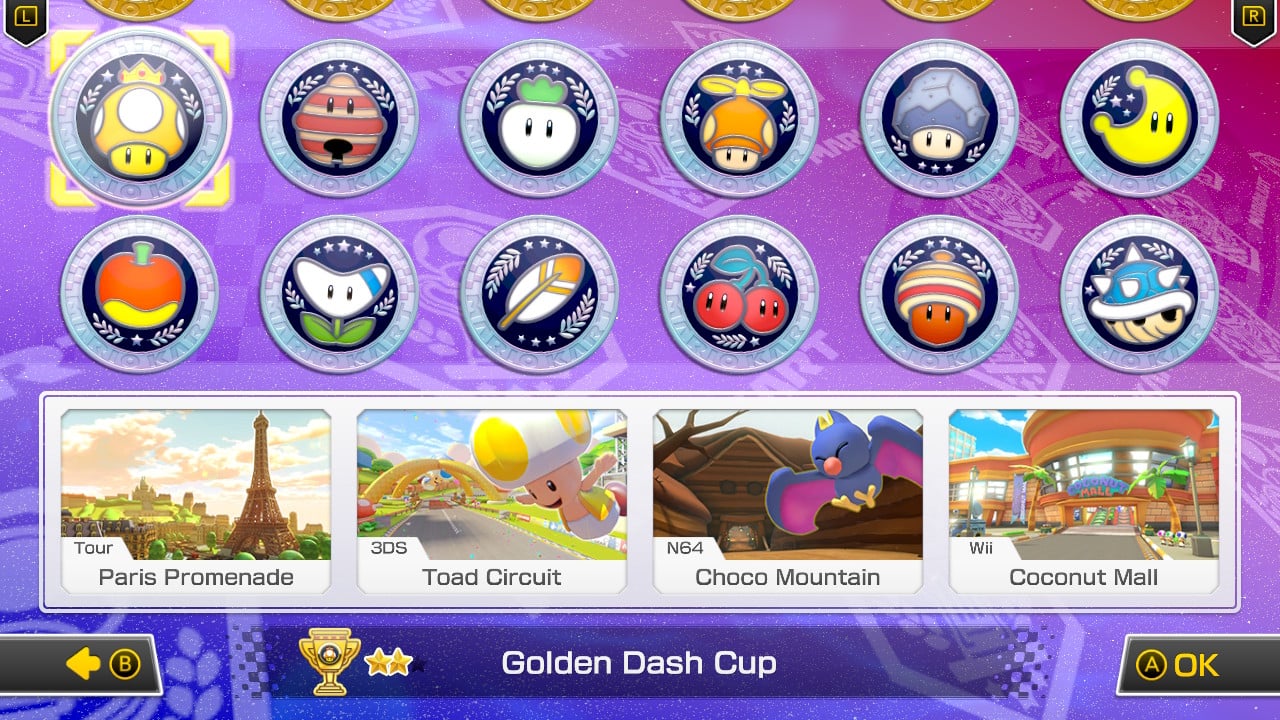Select the Acorn Cup mushroom emblem
The height and width of the screenshot is (720, 1280).
(x=939, y=293)
